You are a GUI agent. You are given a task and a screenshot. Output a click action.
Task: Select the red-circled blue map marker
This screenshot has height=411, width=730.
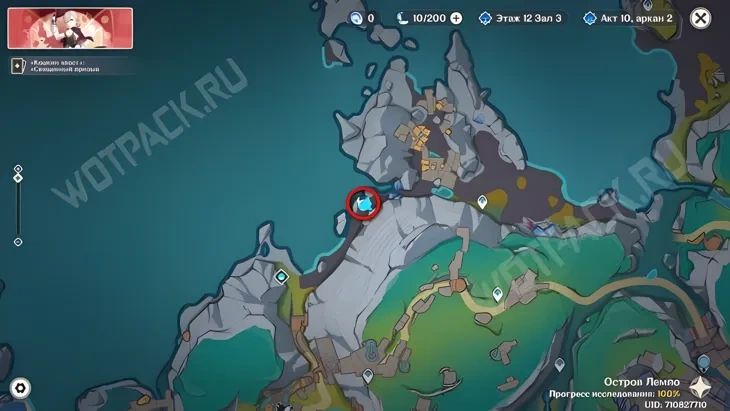pyautogui.click(x=364, y=204)
